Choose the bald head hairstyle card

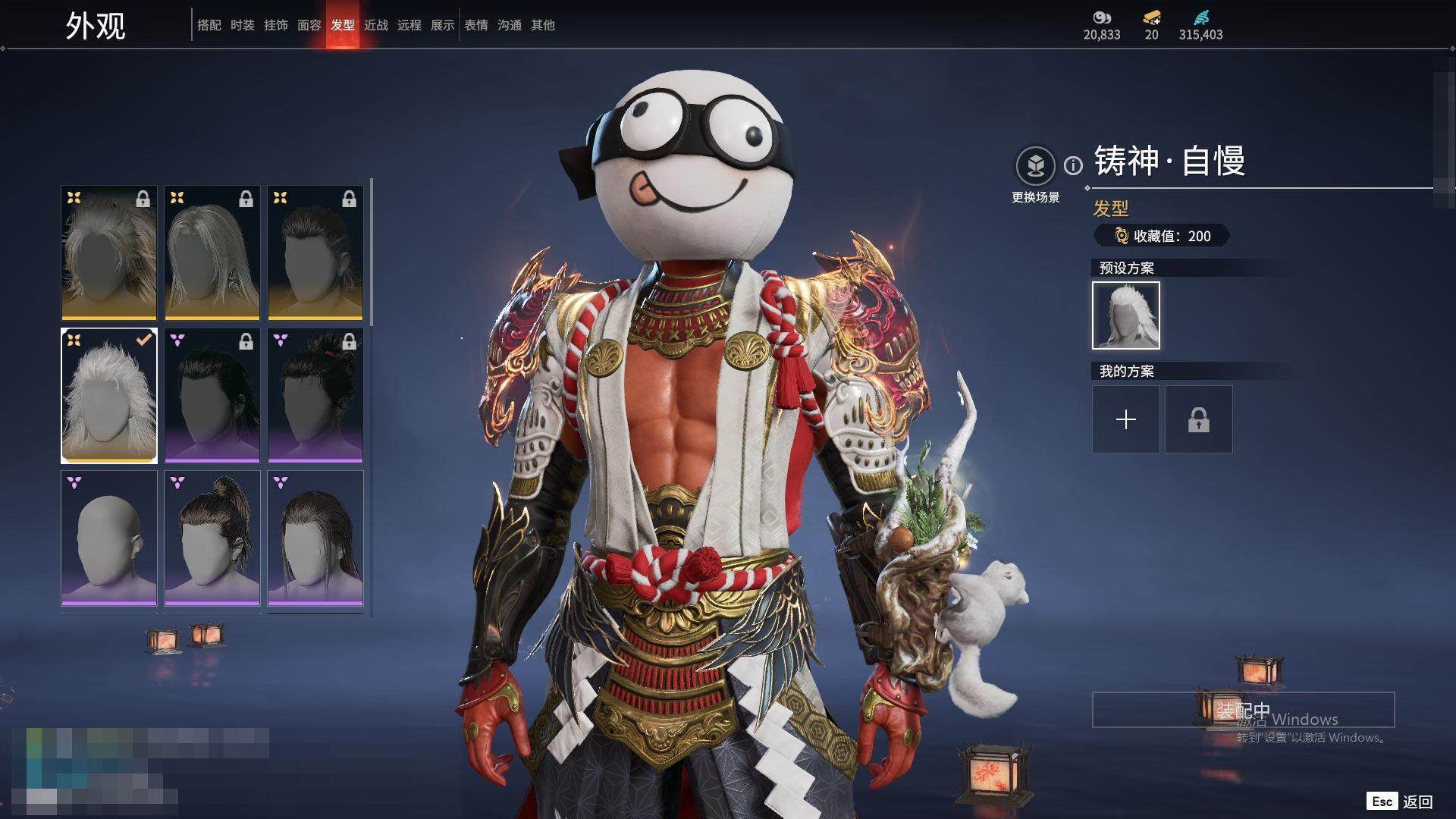(109, 538)
